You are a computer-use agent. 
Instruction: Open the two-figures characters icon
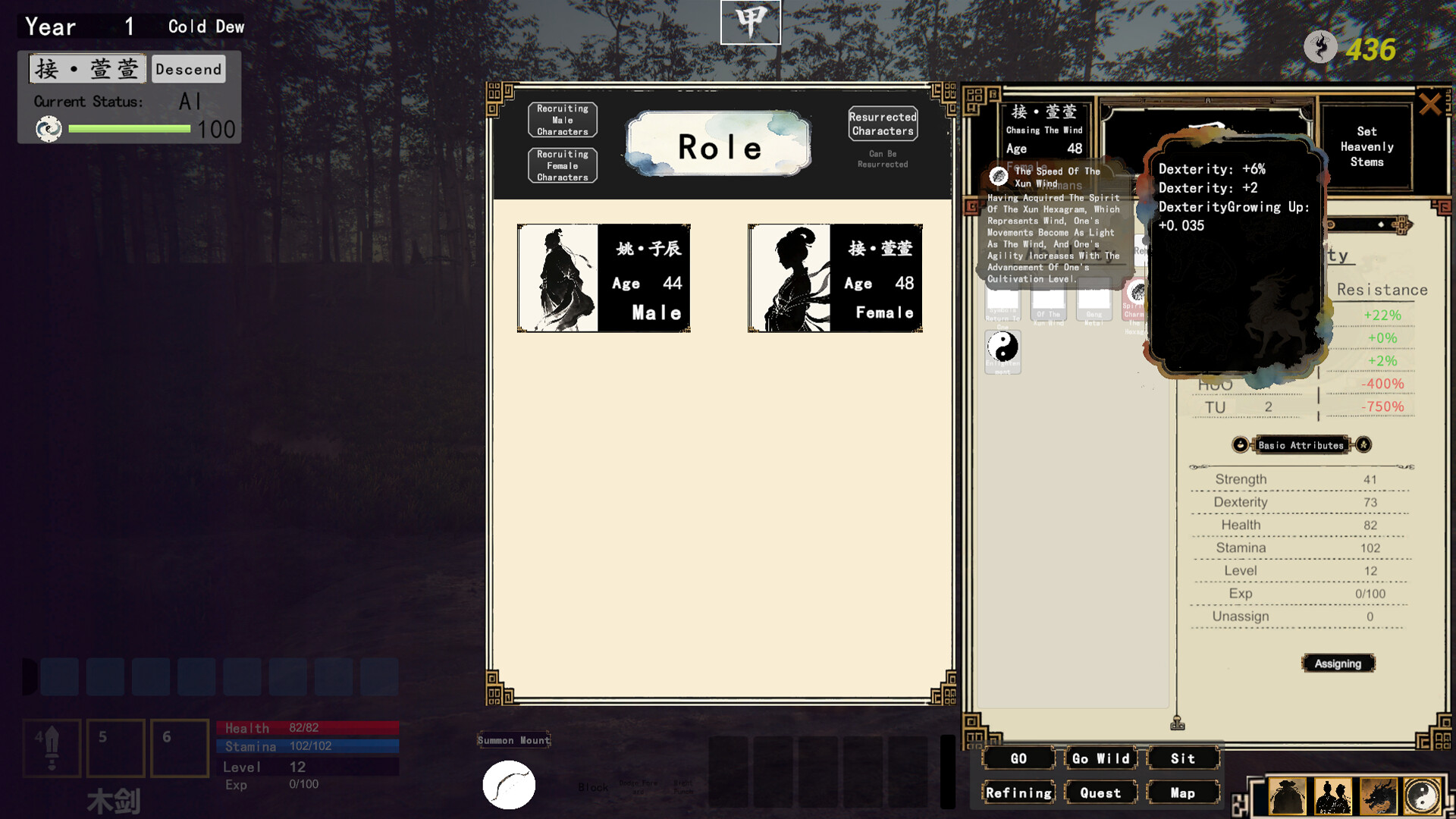click(1332, 797)
